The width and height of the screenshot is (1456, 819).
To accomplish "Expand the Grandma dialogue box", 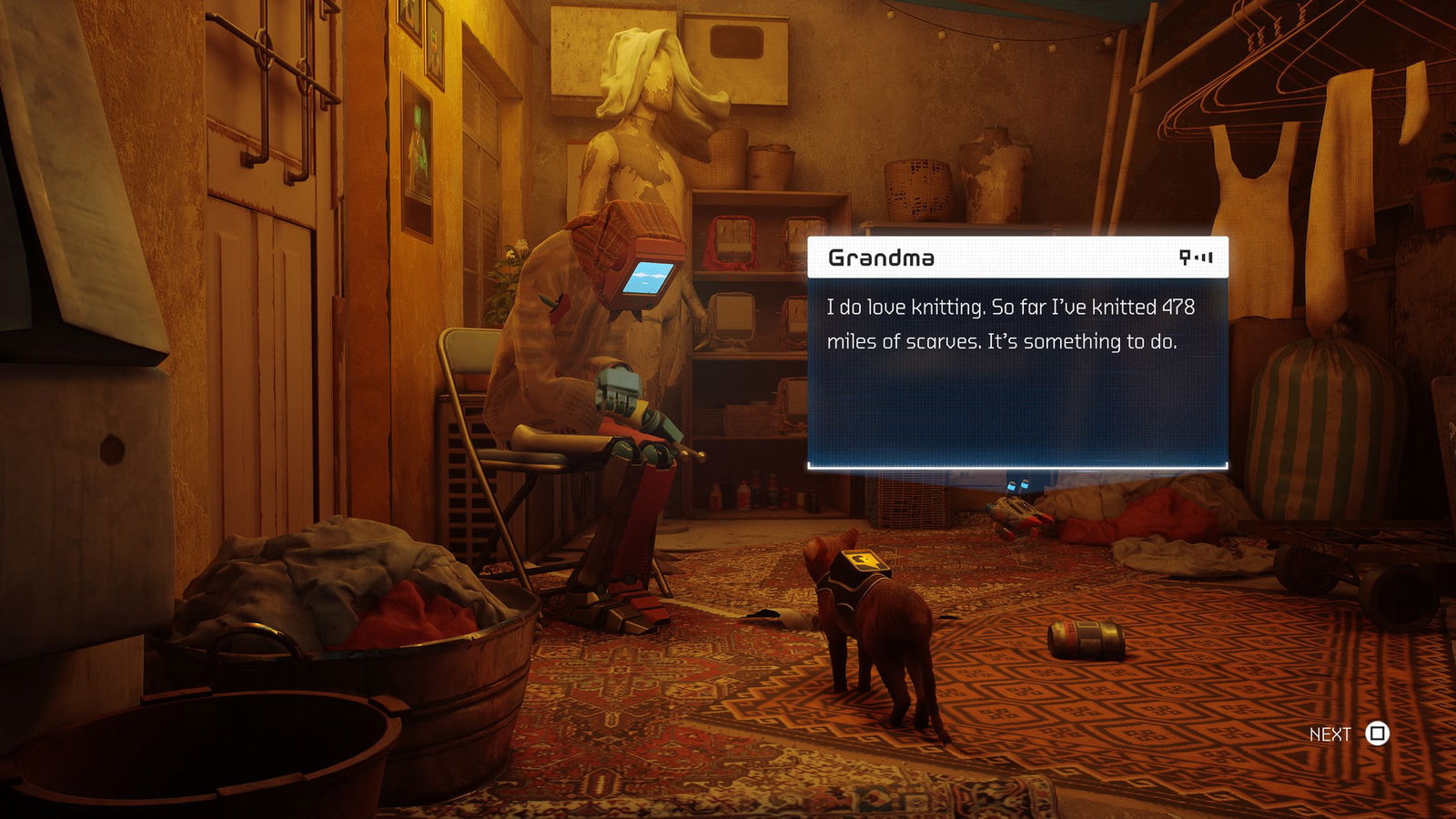I will [x=1015, y=355].
